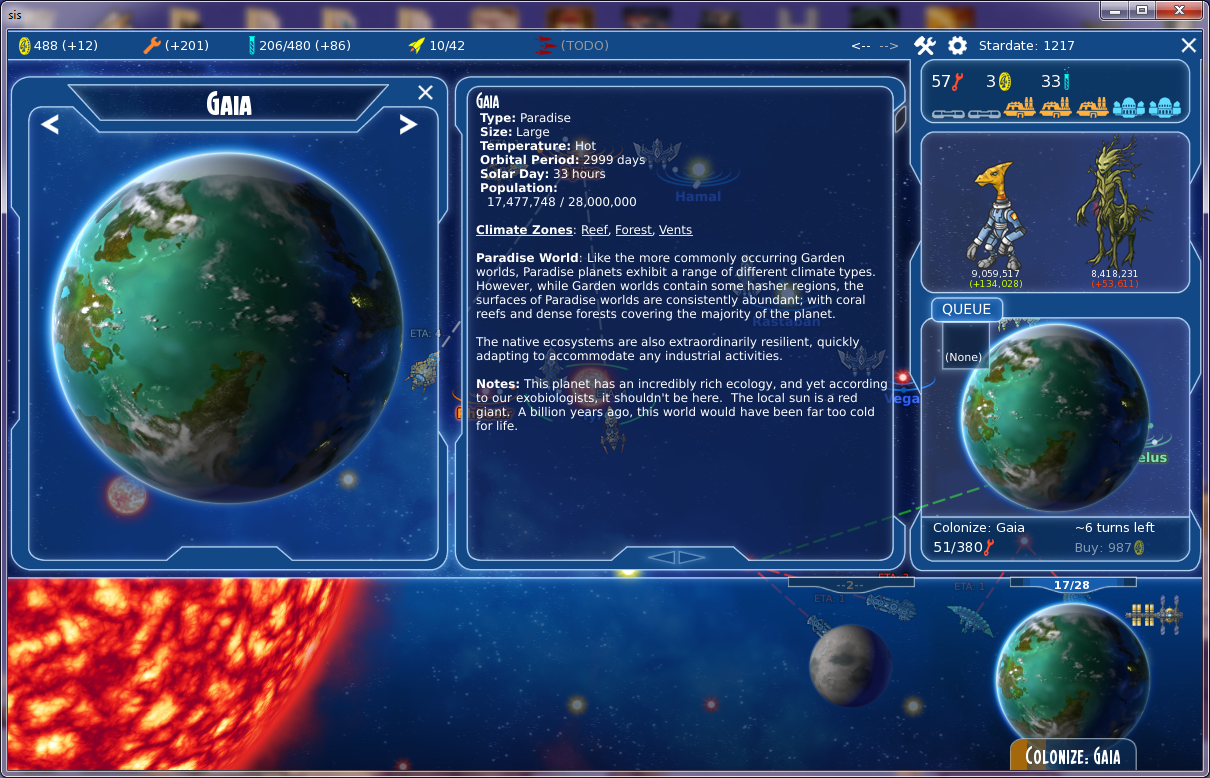
Task: Open the Vents climate zone link
Action: (675, 230)
